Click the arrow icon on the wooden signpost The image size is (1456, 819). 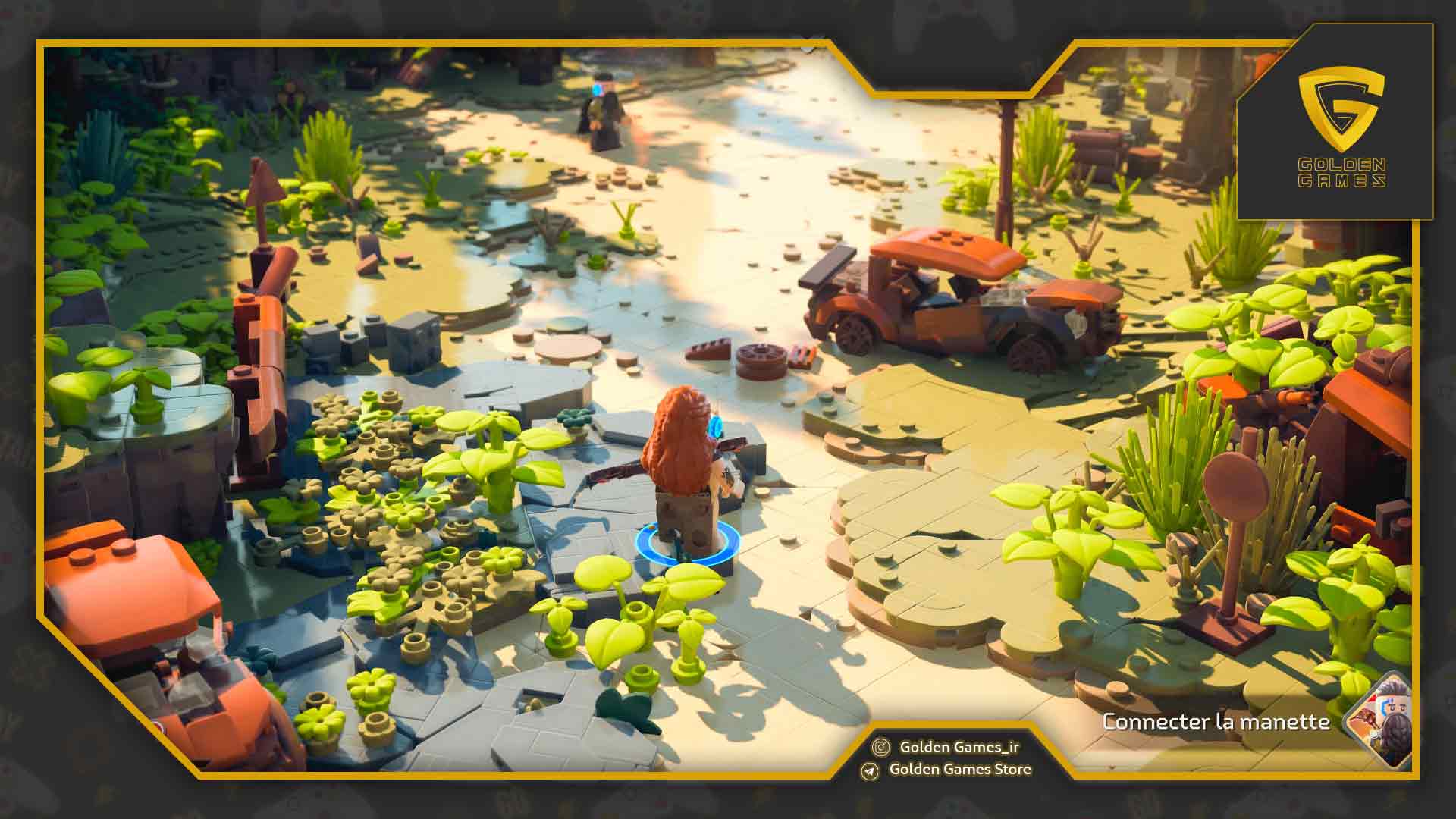pos(262,178)
